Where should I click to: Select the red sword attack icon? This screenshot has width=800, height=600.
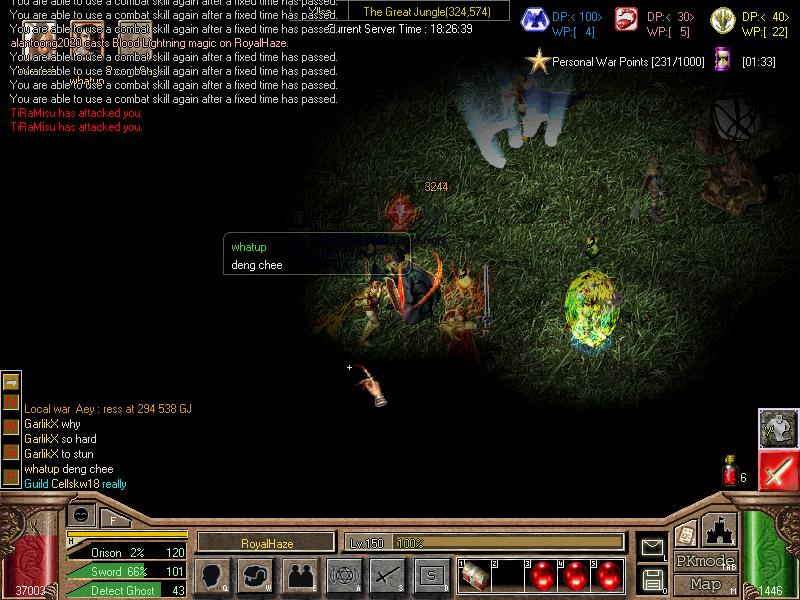(777, 470)
